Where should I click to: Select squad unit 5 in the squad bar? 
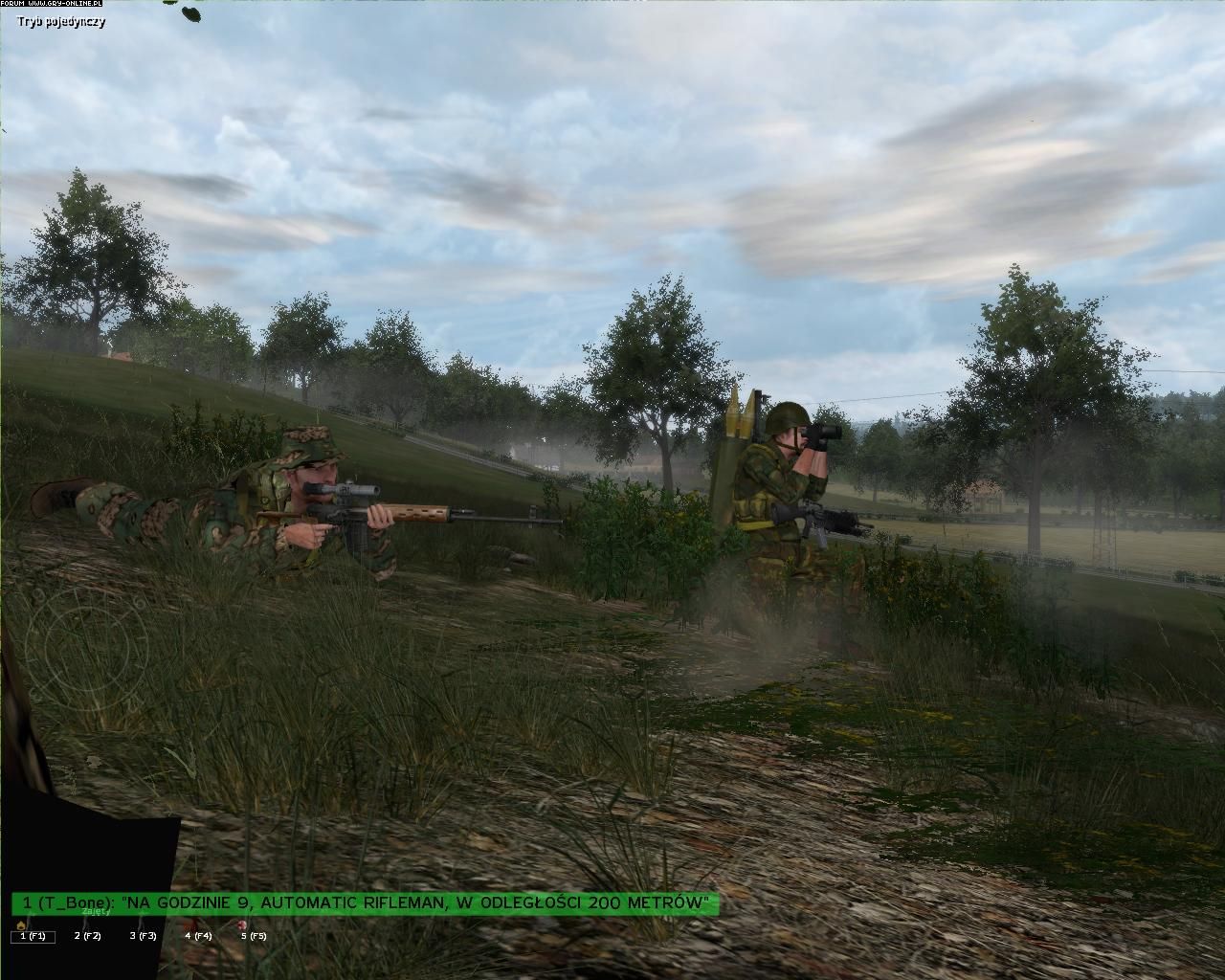click(254, 936)
